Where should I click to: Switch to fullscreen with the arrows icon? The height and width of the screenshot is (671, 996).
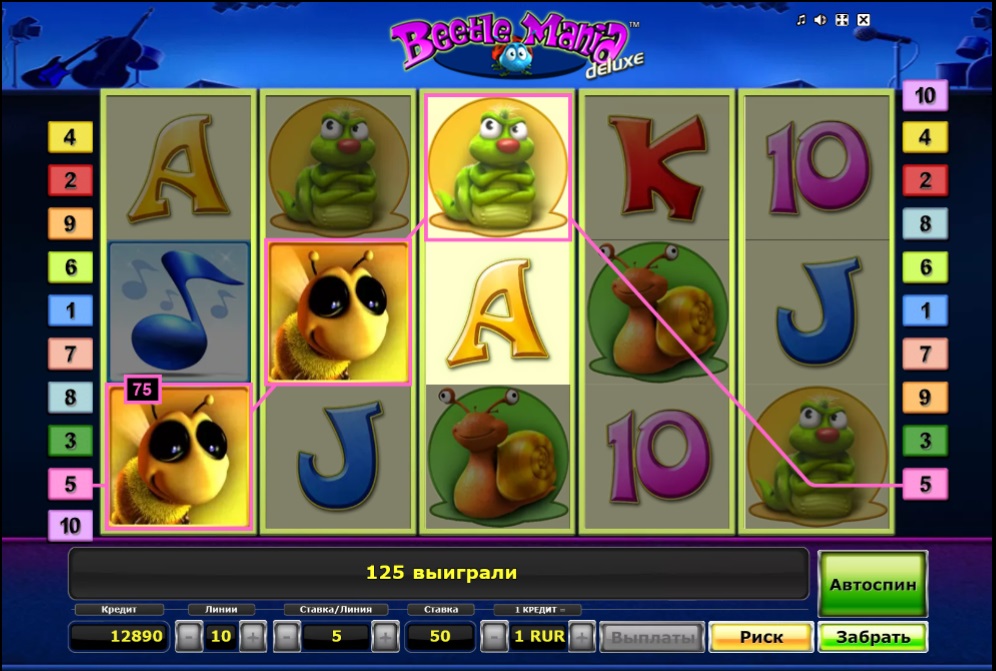click(x=842, y=20)
